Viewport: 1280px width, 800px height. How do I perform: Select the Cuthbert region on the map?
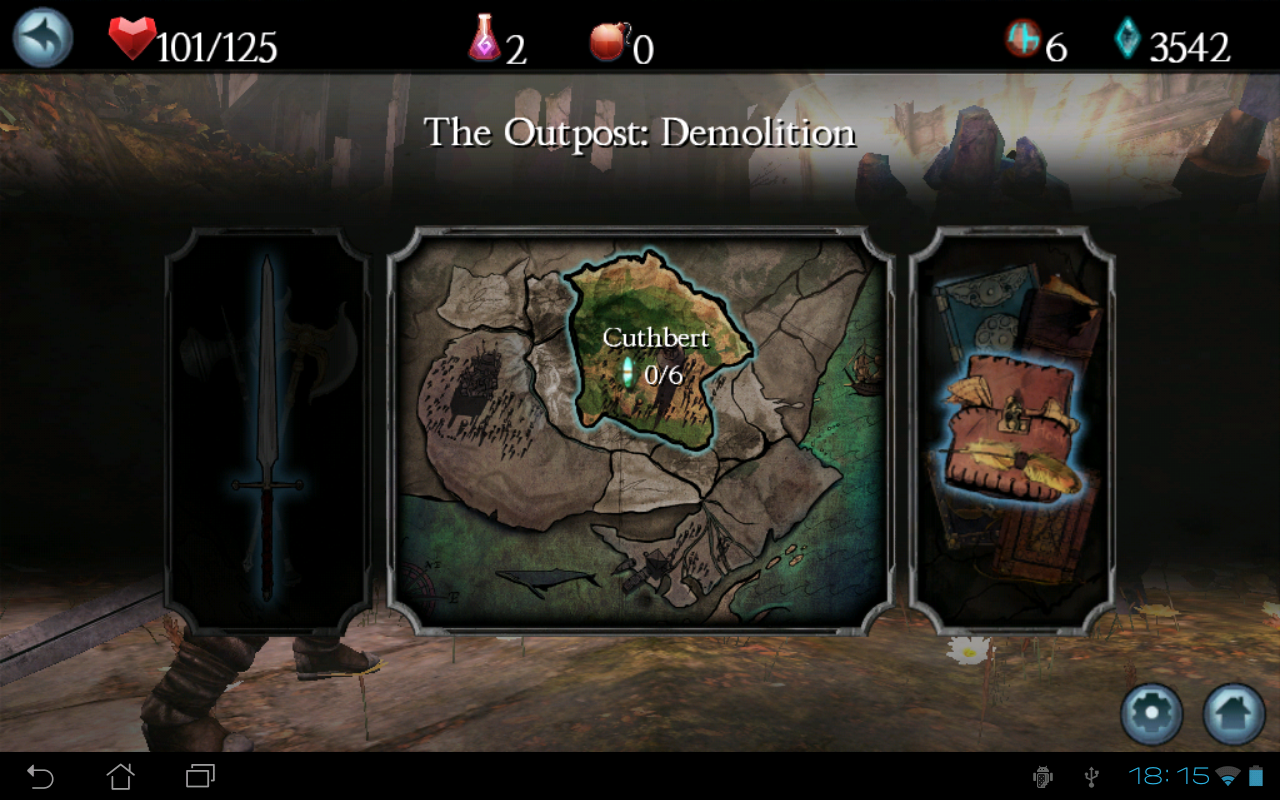(x=655, y=355)
